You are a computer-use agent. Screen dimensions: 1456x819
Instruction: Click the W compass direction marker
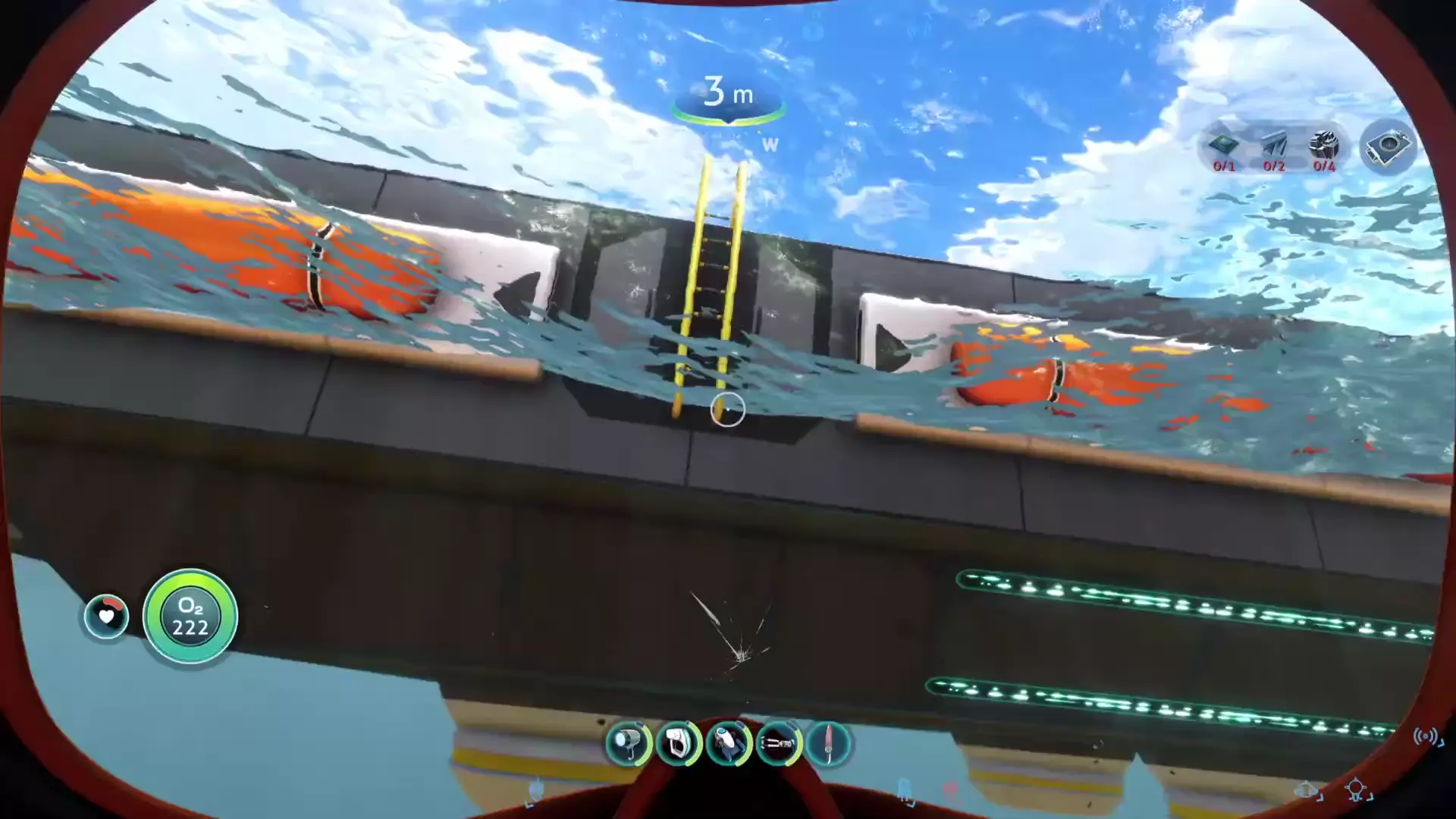click(x=770, y=144)
